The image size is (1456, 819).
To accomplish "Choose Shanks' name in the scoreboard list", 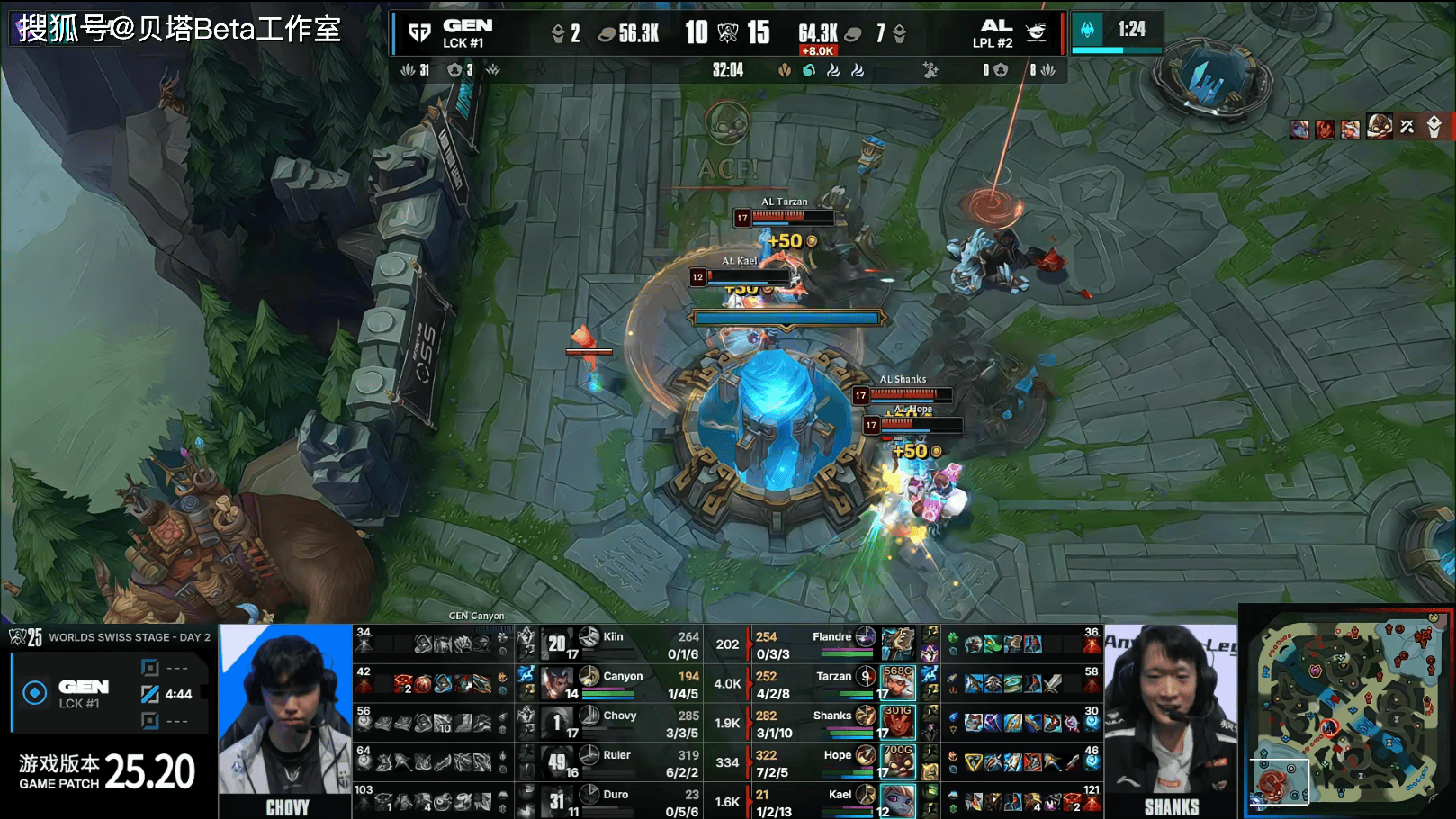I will [831, 715].
